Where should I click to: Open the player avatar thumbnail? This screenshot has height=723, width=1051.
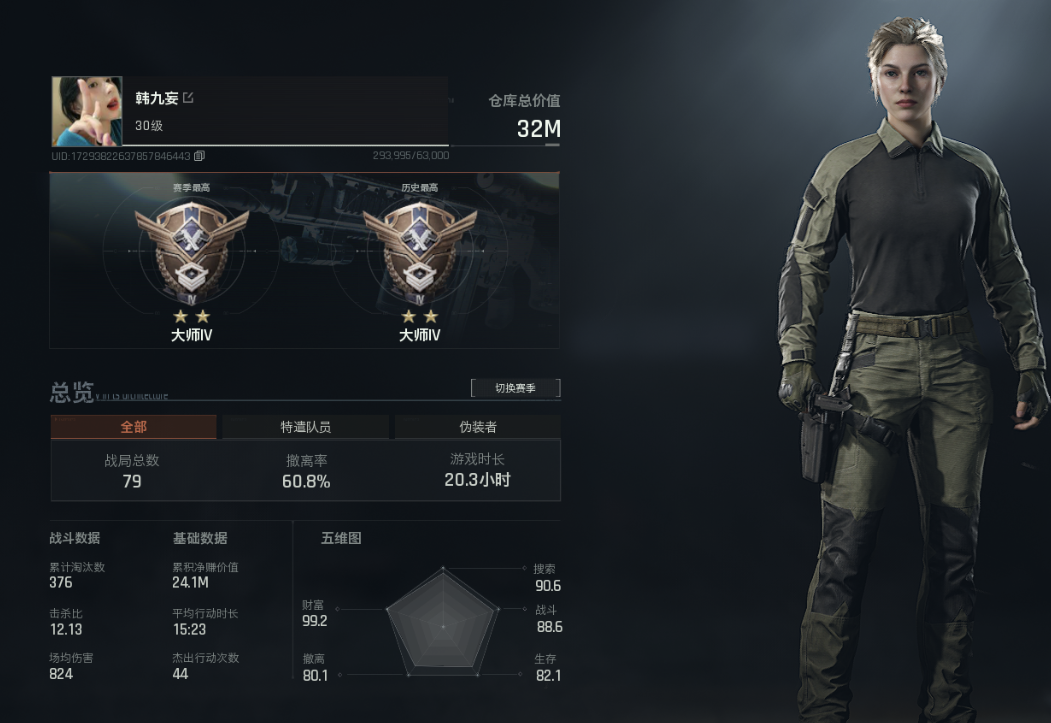tap(86, 111)
